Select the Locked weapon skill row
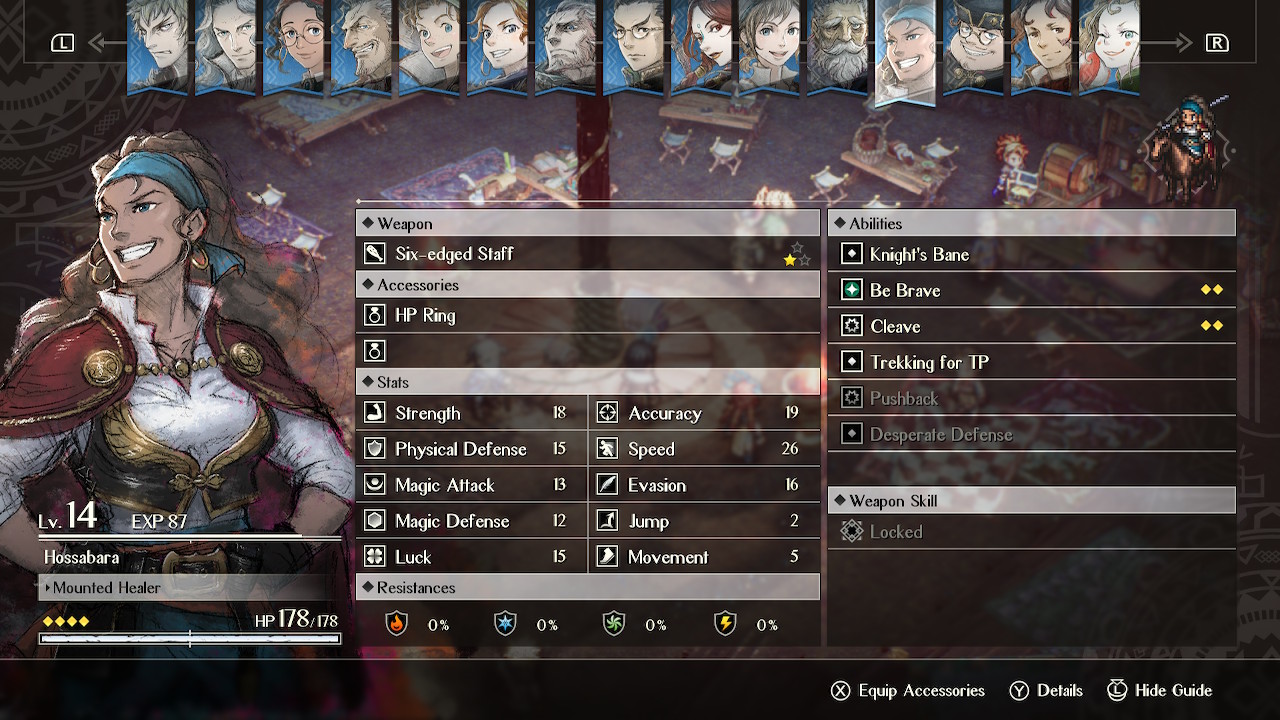Screen dimensions: 1280x720 tap(1031, 532)
